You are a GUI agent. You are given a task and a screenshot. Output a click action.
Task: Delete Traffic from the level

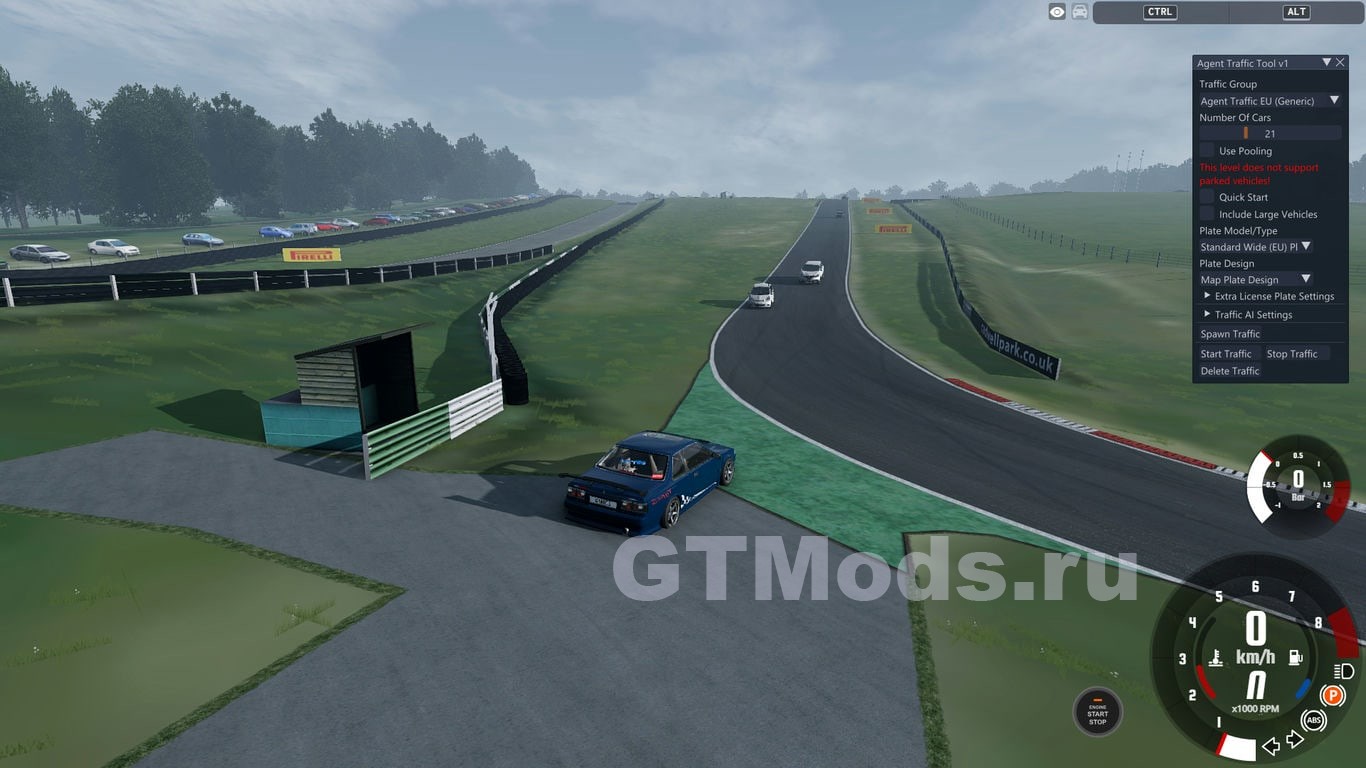1230,371
